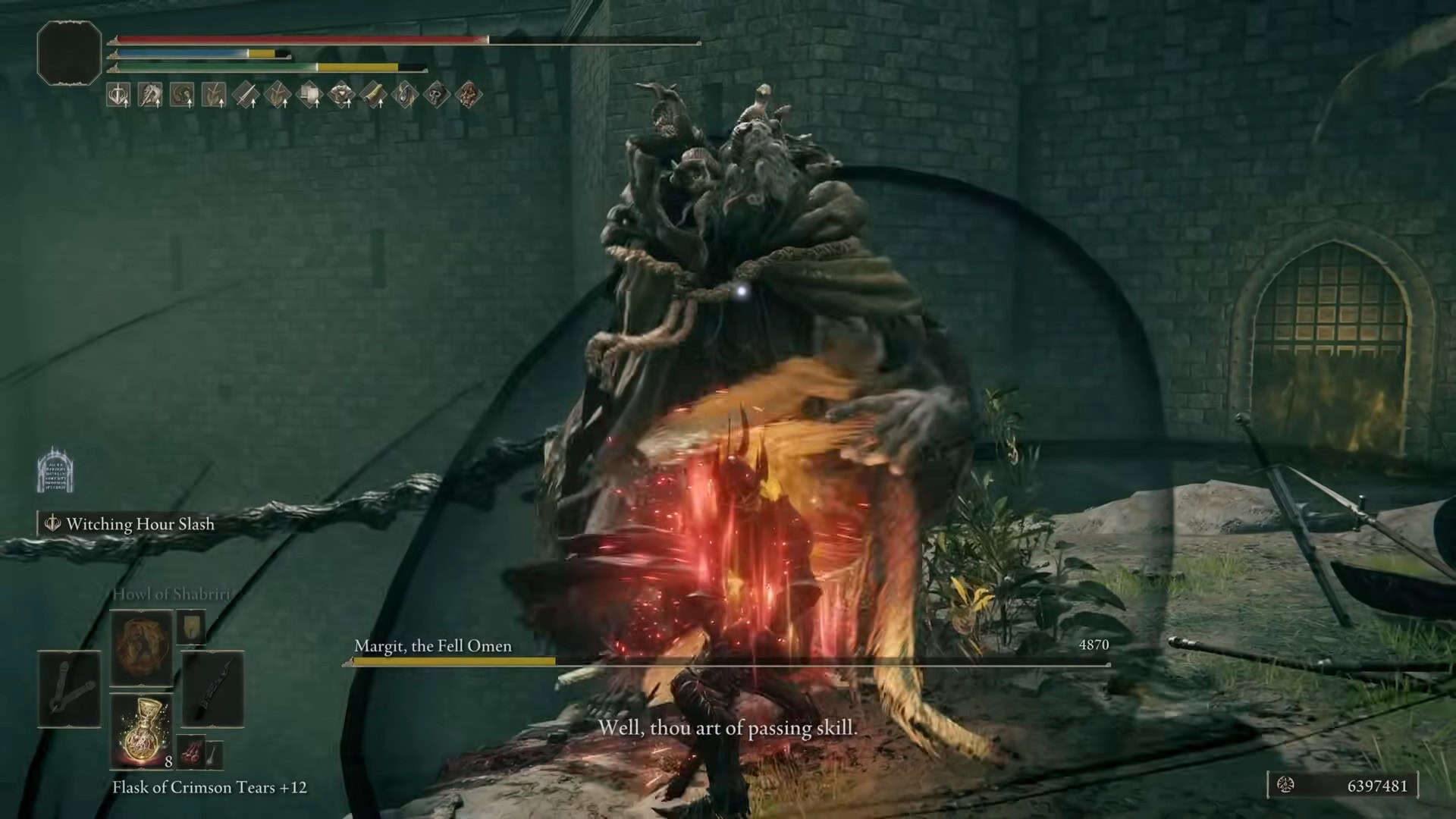Click the rightmost meat-shaped buff icon
The height and width of the screenshot is (819, 1456).
[467, 96]
